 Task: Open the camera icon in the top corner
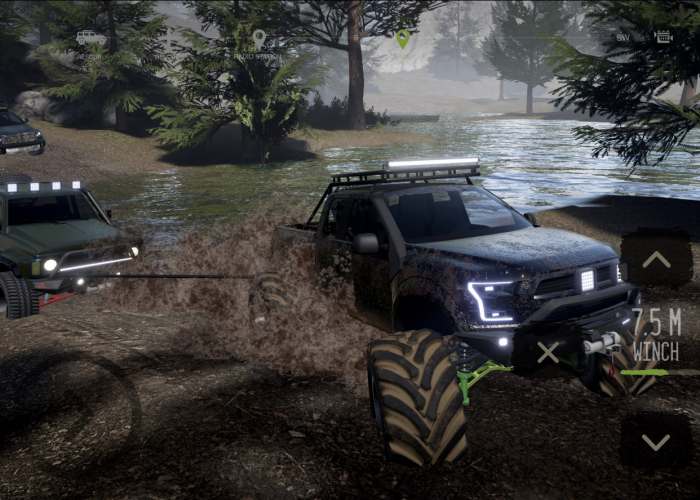coord(663,37)
